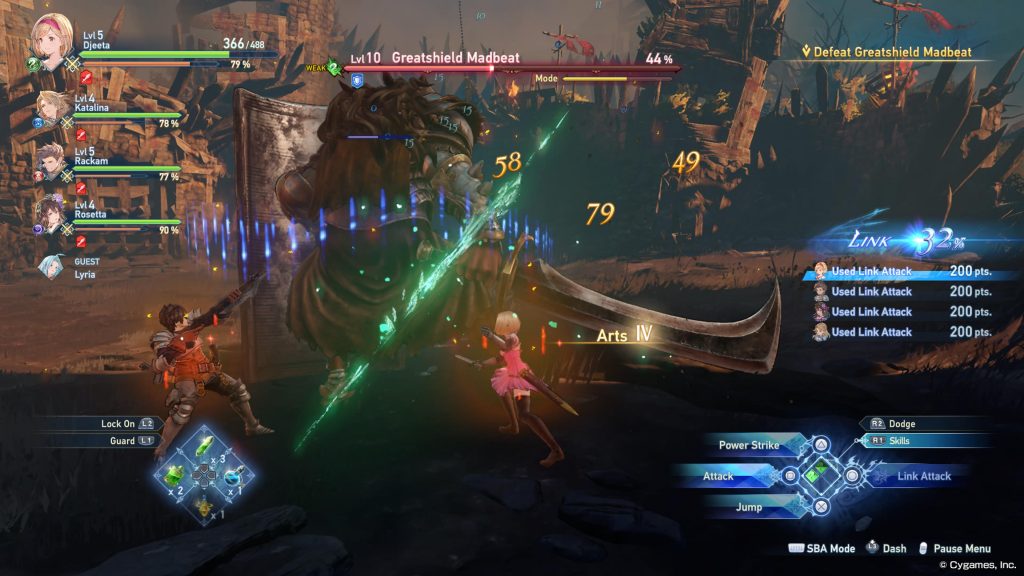Screen dimensions: 1024x576
Task: Trigger the Attack action panel
Action: click(728, 476)
